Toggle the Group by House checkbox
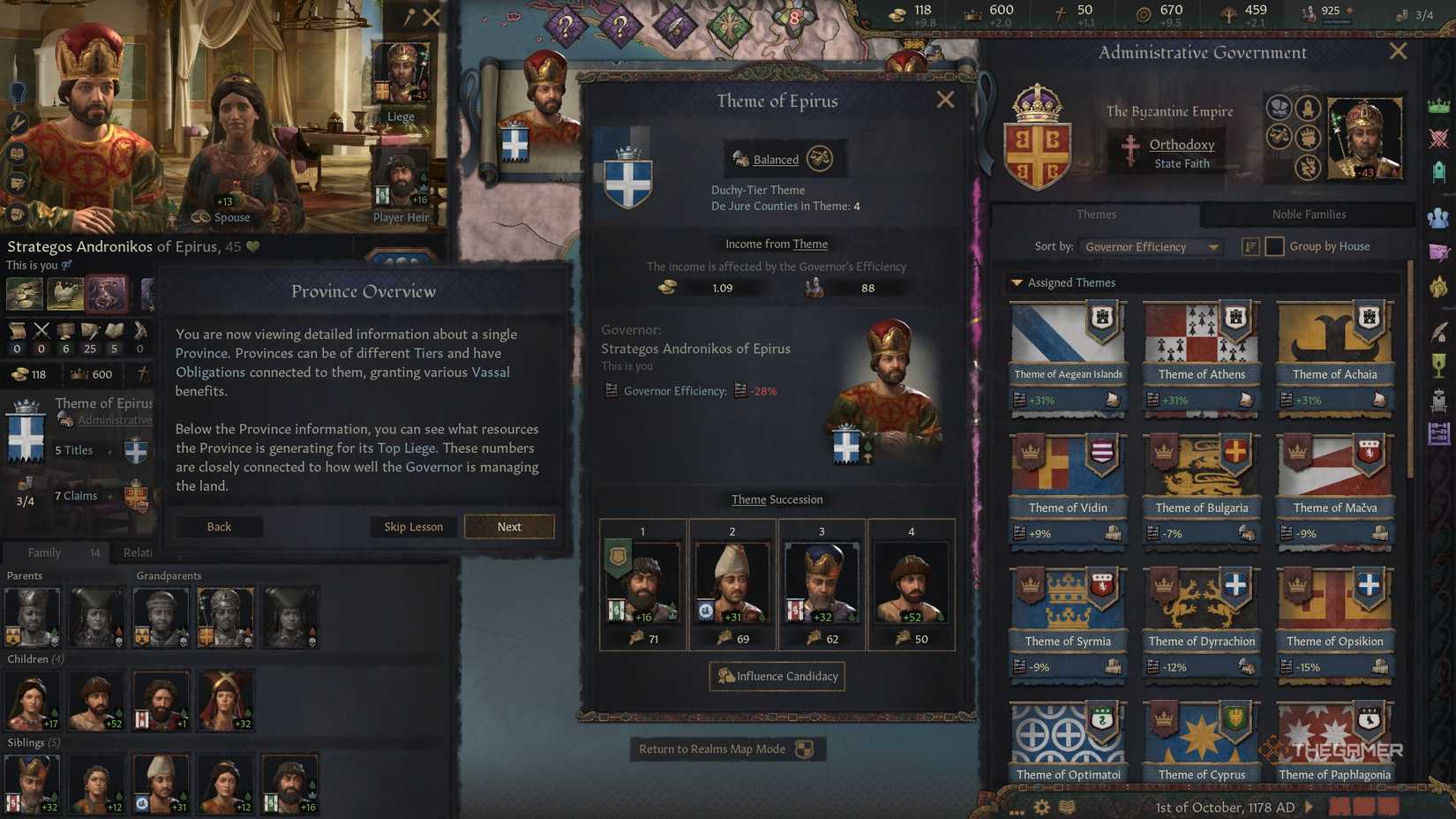The image size is (1456, 819). click(x=1274, y=247)
